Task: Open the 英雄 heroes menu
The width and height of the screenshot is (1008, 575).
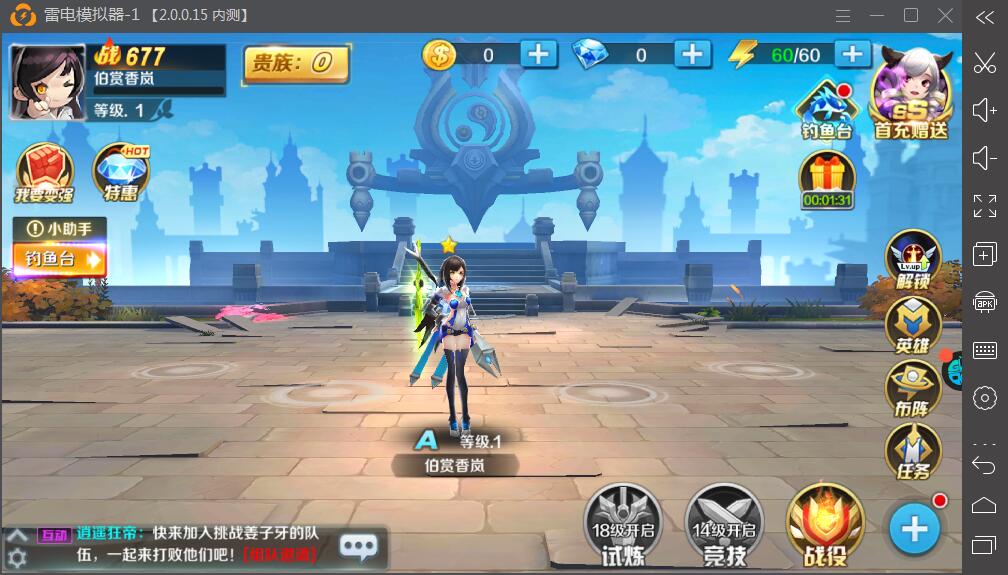Action: [x=913, y=326]
